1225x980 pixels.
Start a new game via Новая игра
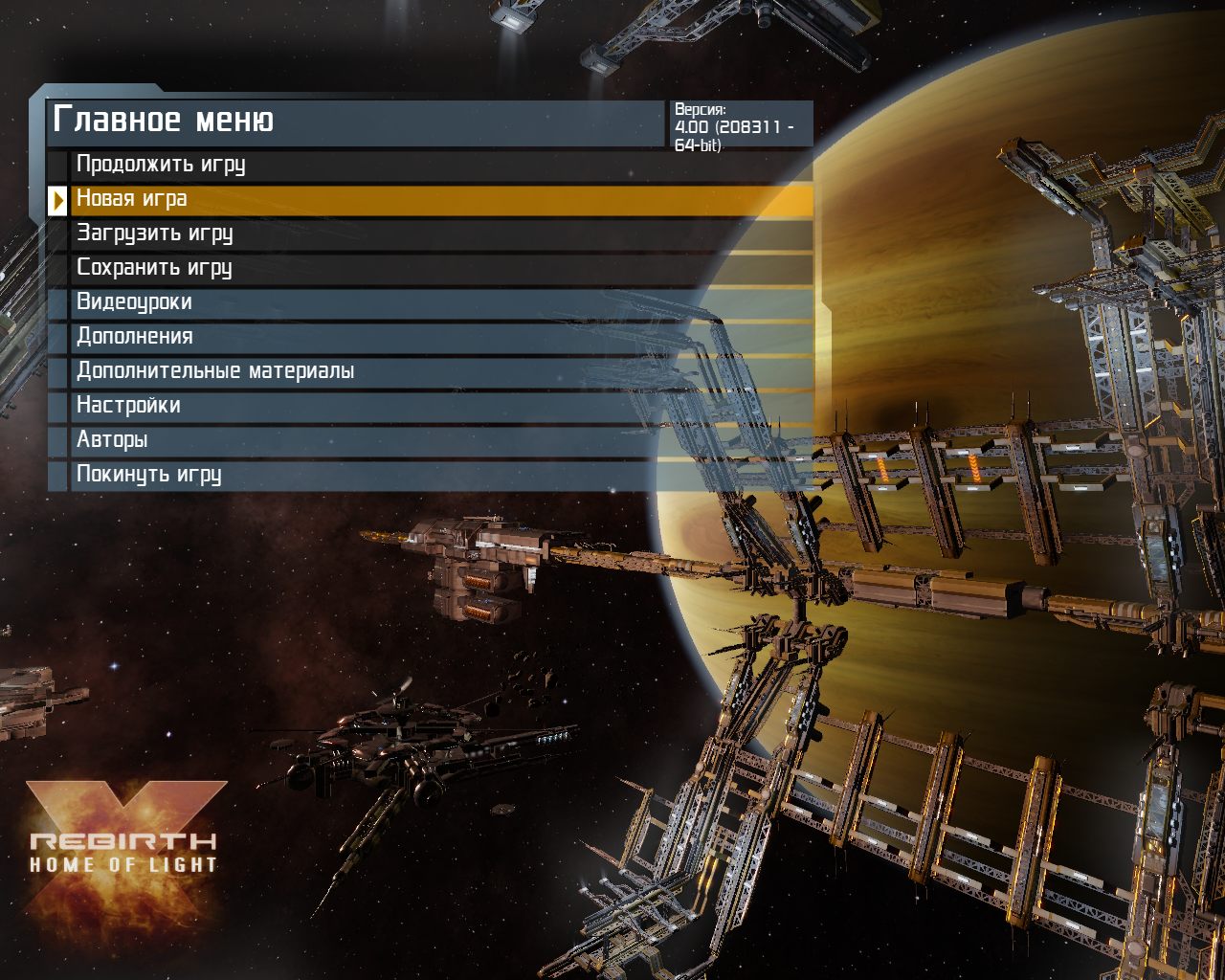click(132, 199)
